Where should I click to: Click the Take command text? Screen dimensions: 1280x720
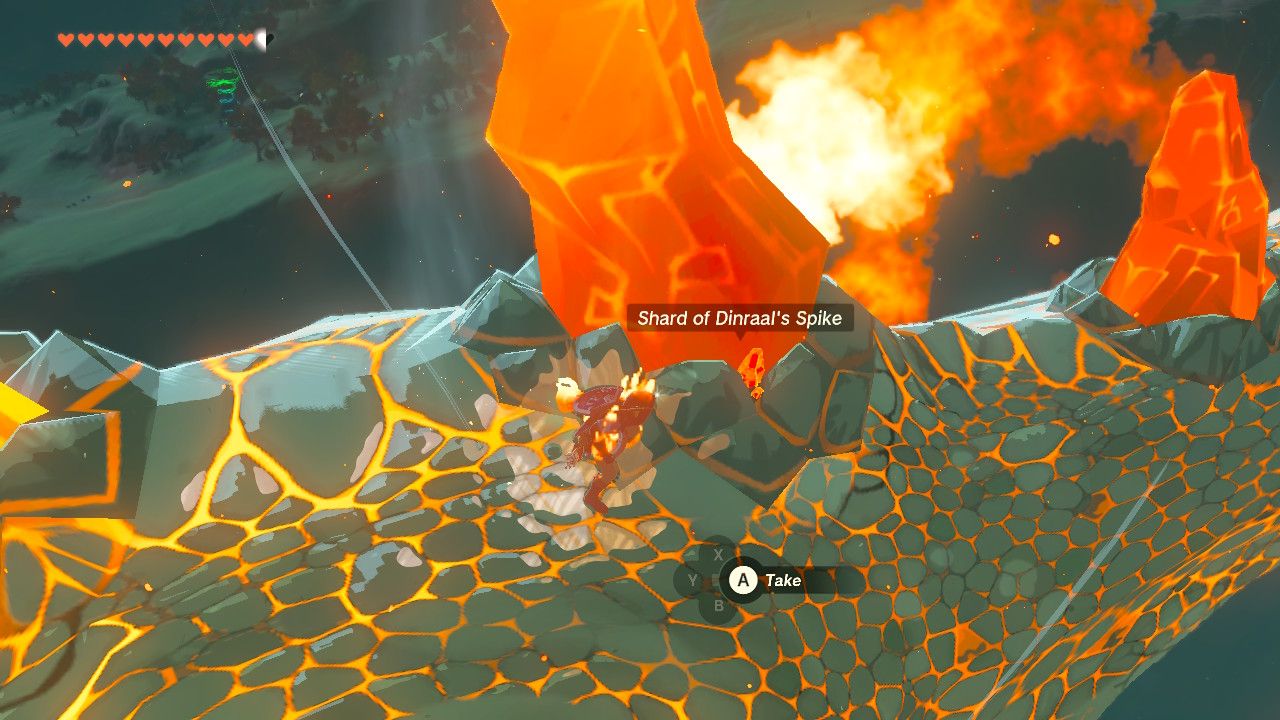(785, 580)
